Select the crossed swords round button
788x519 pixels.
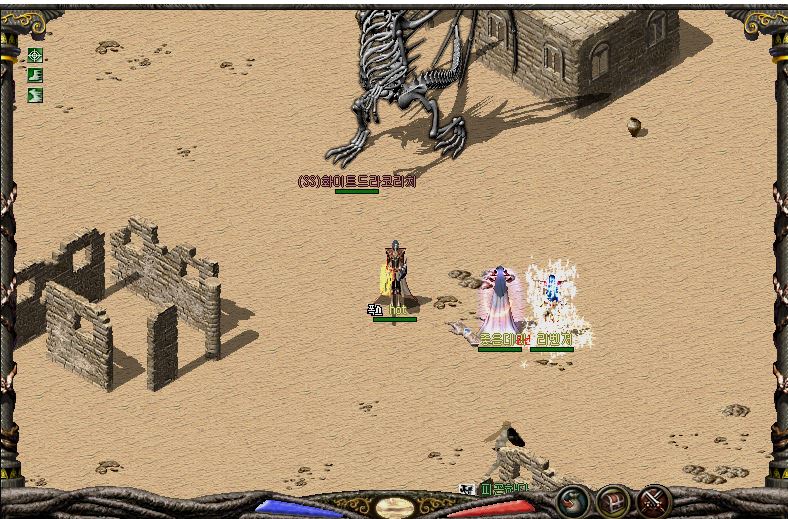coord(655,500)
